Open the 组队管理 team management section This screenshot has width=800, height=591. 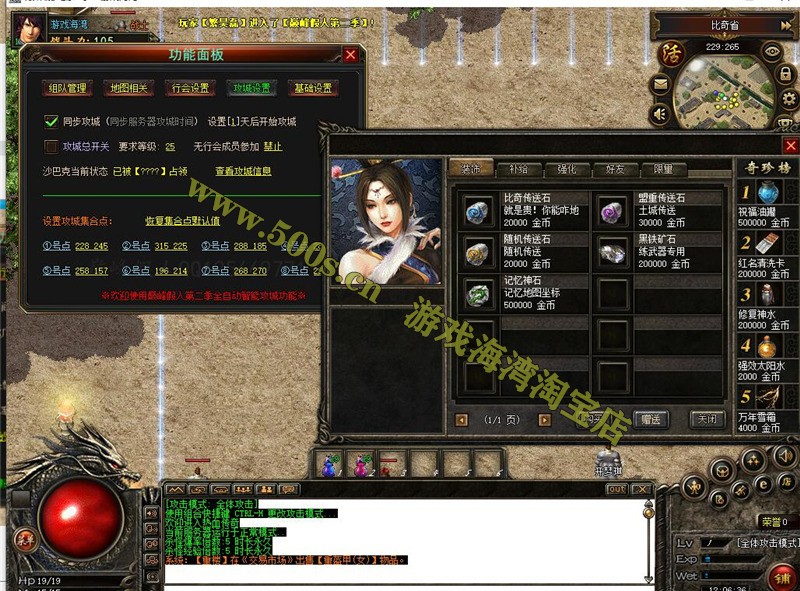point(69,88)
